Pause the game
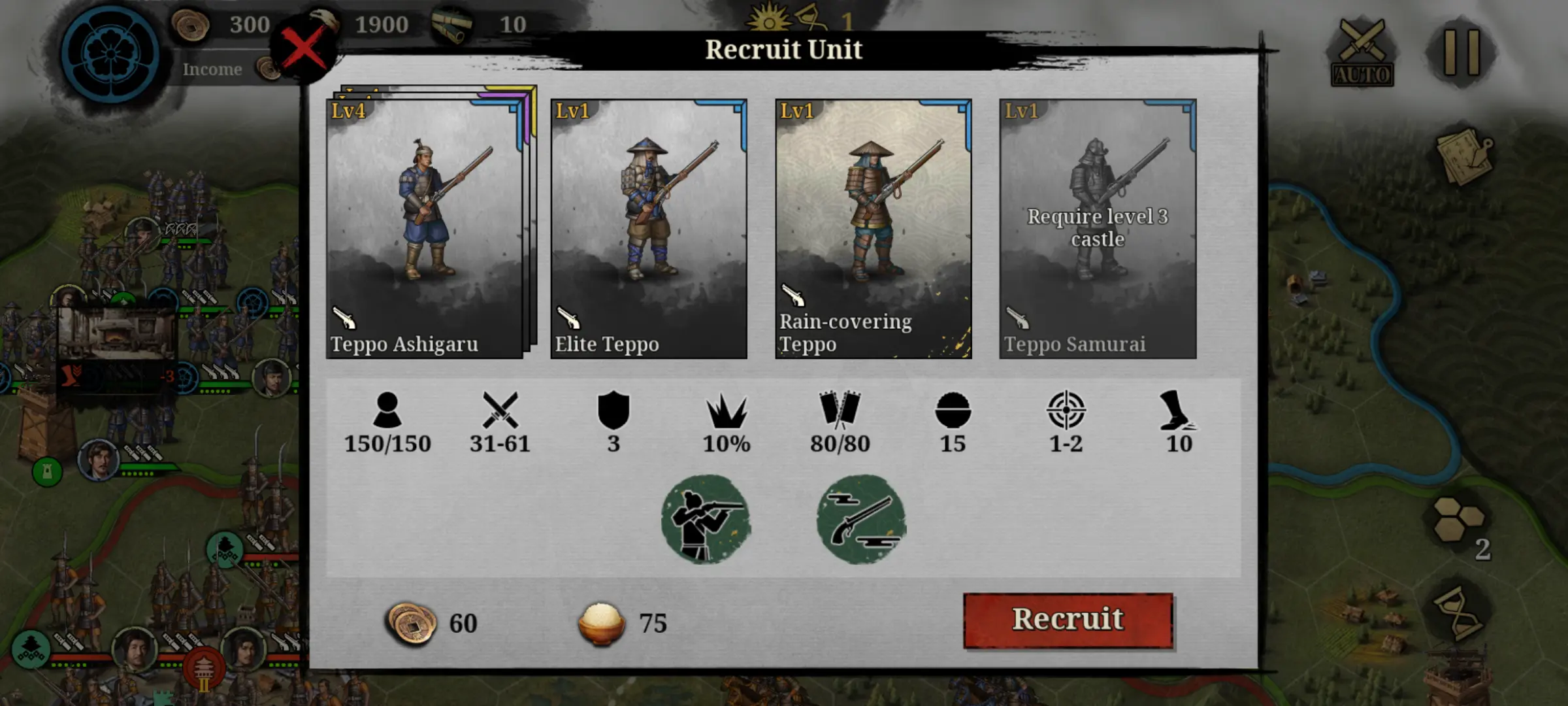This screenshot has width=1568, height=706. point(1461,52)
